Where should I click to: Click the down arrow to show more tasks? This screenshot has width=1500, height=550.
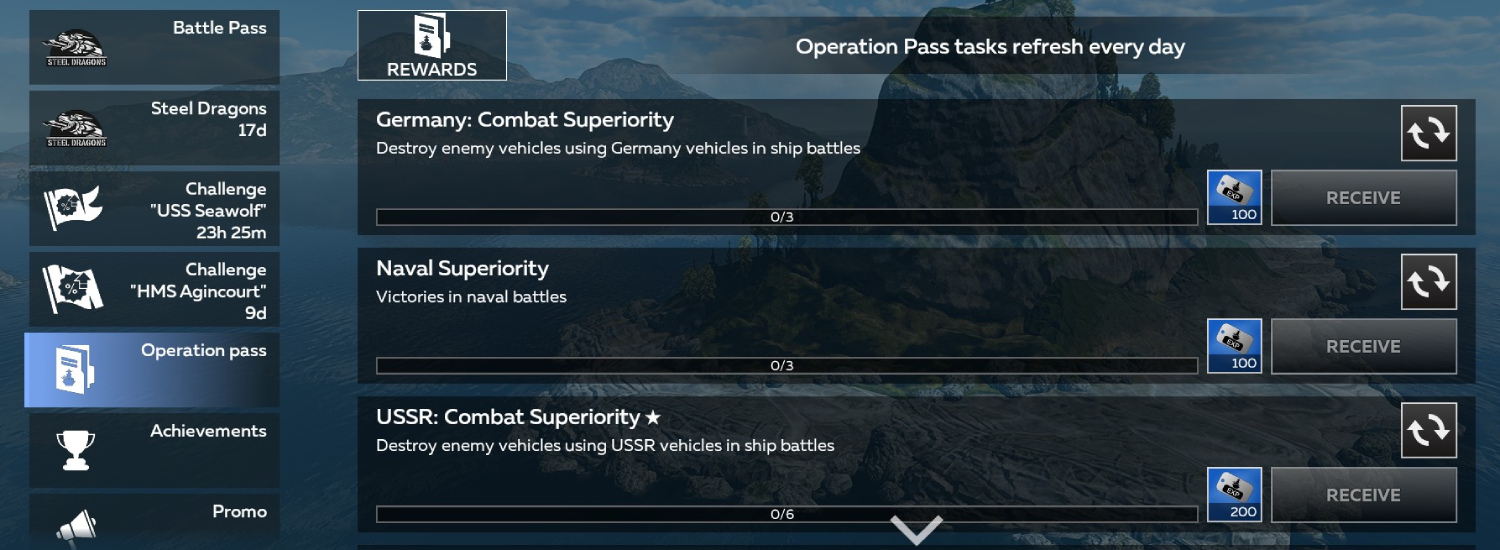click(x=917, y=530)
